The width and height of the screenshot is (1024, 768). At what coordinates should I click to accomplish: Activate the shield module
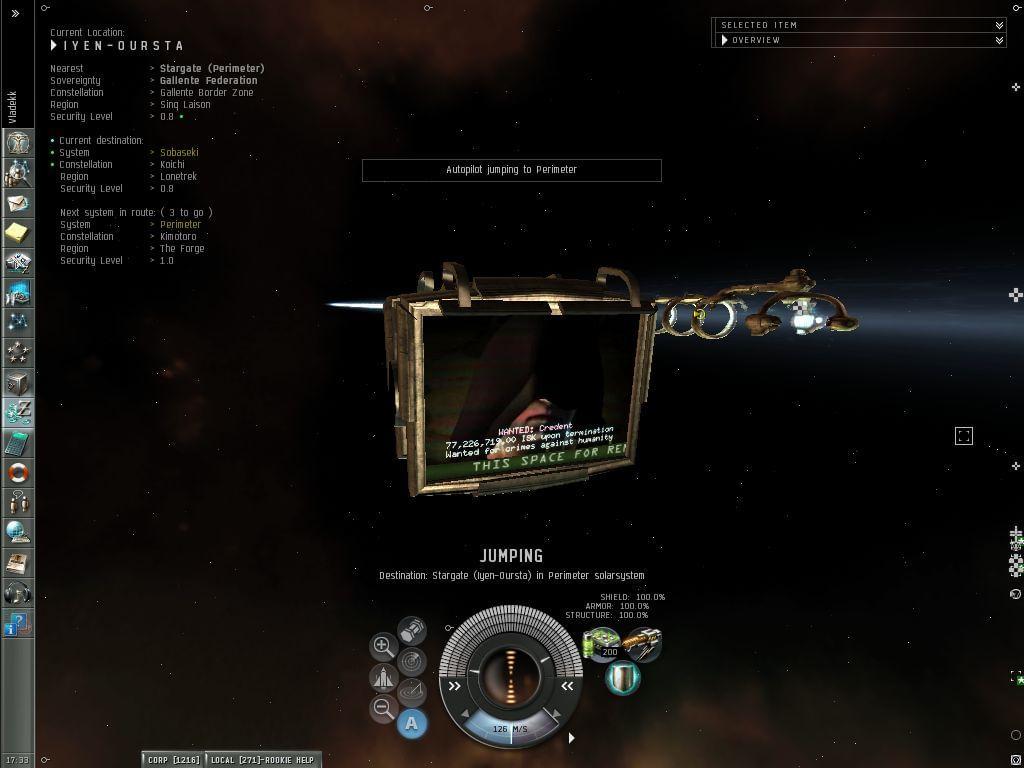pos(623,677)
